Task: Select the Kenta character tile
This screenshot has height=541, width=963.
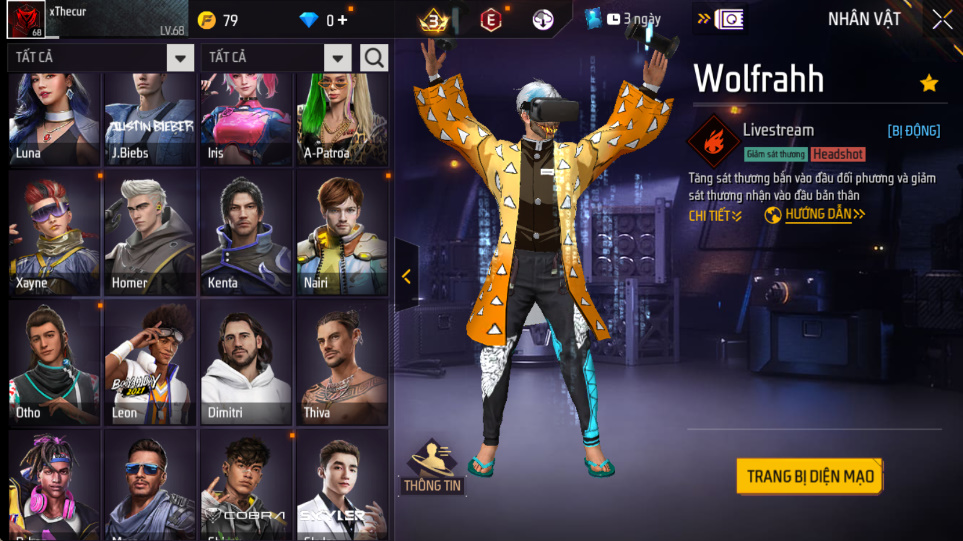Action: 245,234
